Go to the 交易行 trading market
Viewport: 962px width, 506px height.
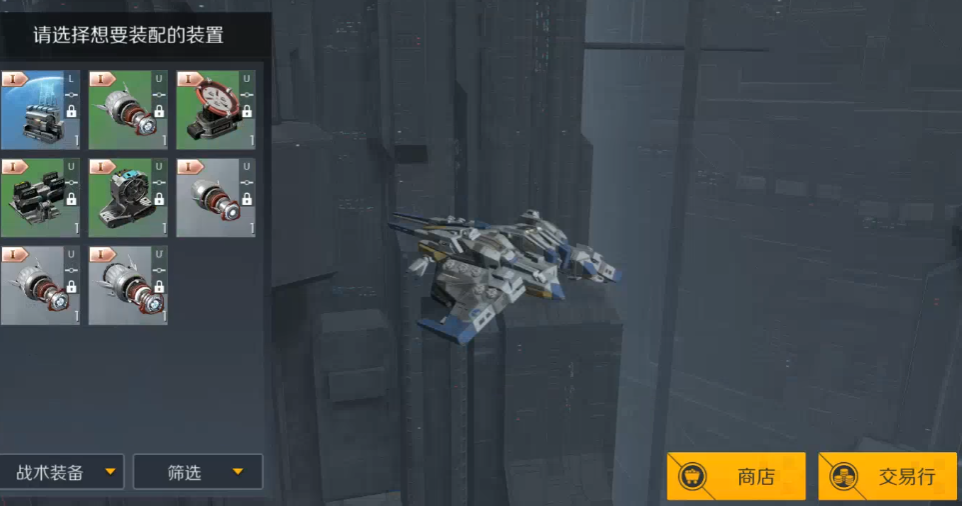887,476
